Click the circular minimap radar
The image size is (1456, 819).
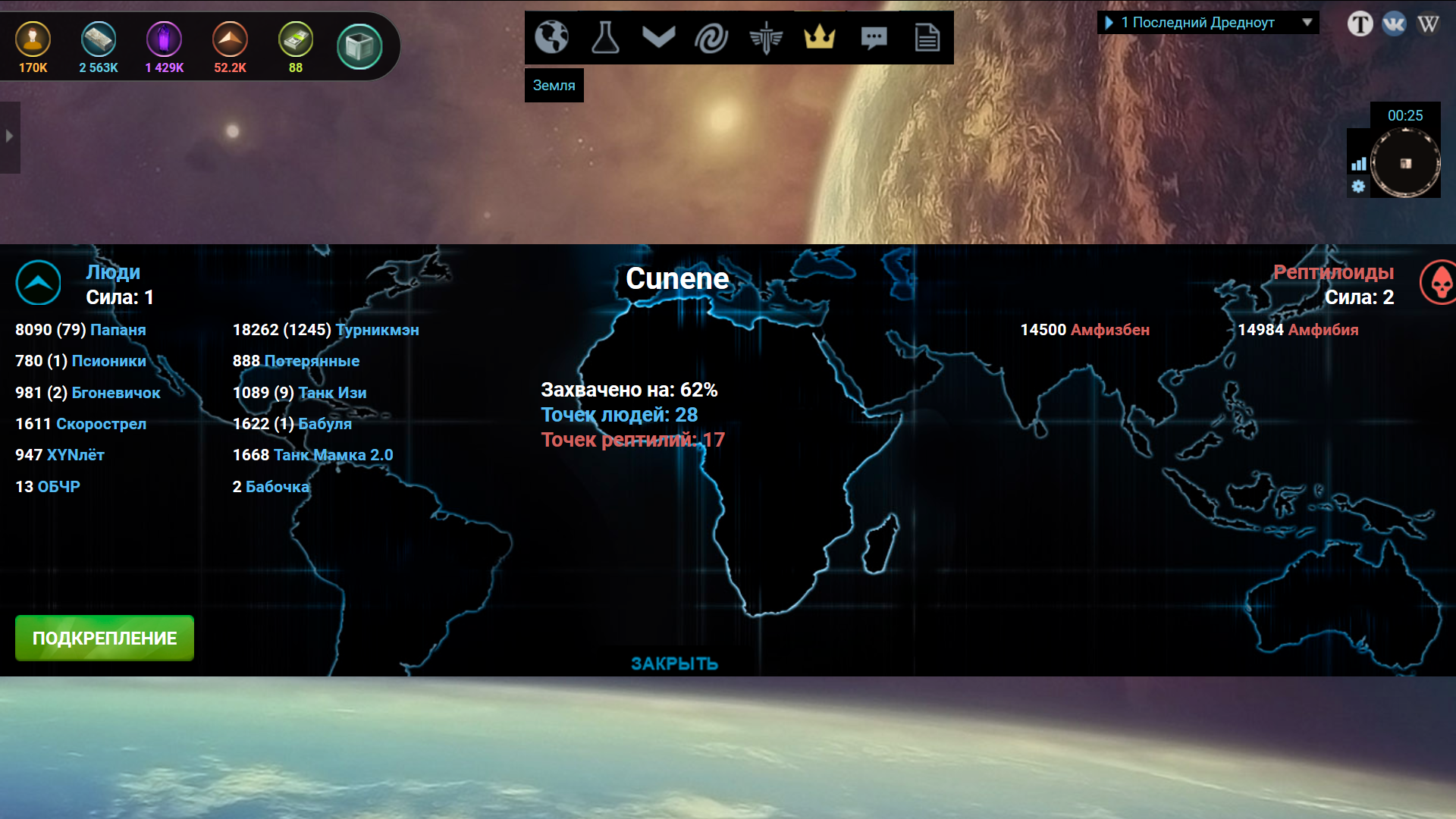(x=1405, y=163)
